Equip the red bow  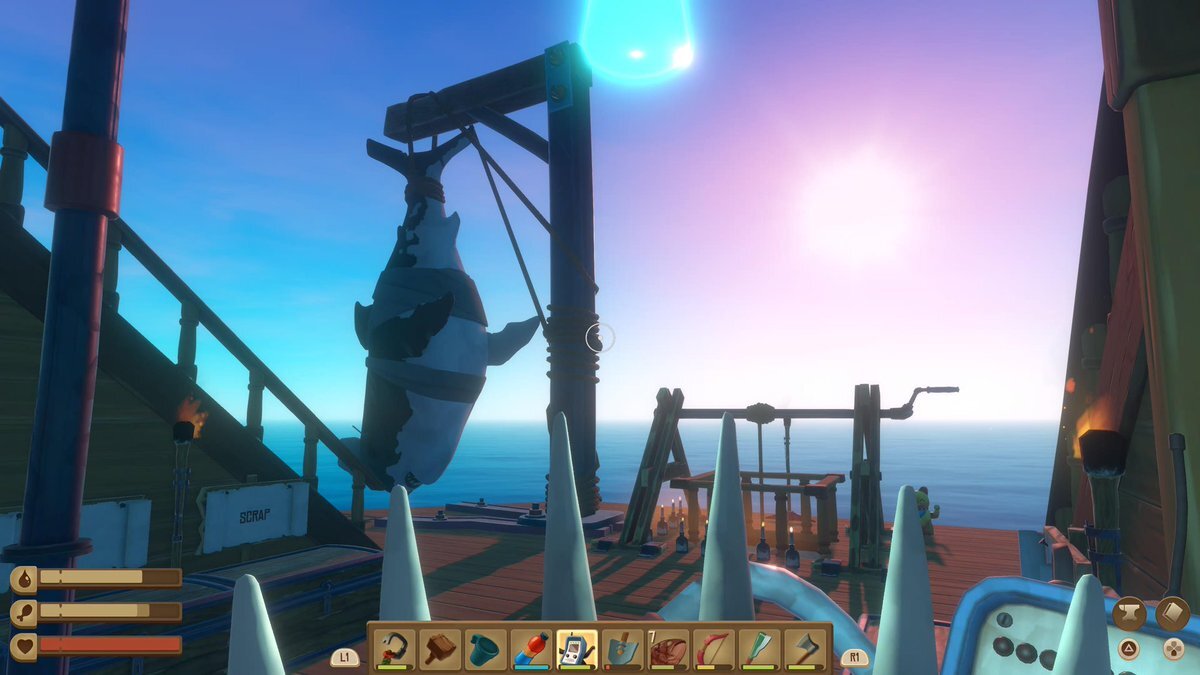714,648
